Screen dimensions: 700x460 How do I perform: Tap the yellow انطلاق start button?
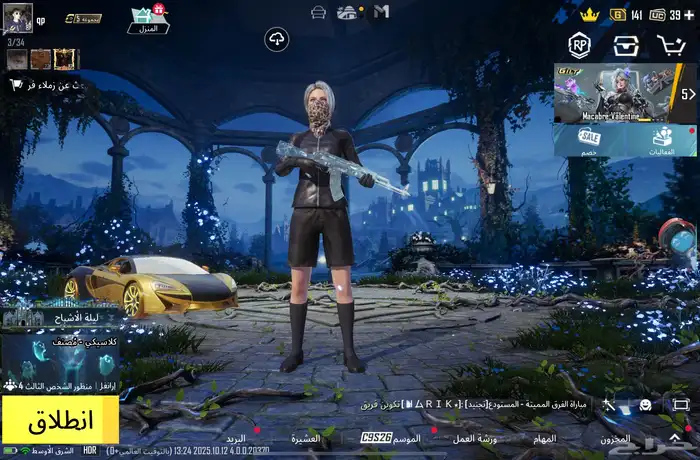[60, 420]
